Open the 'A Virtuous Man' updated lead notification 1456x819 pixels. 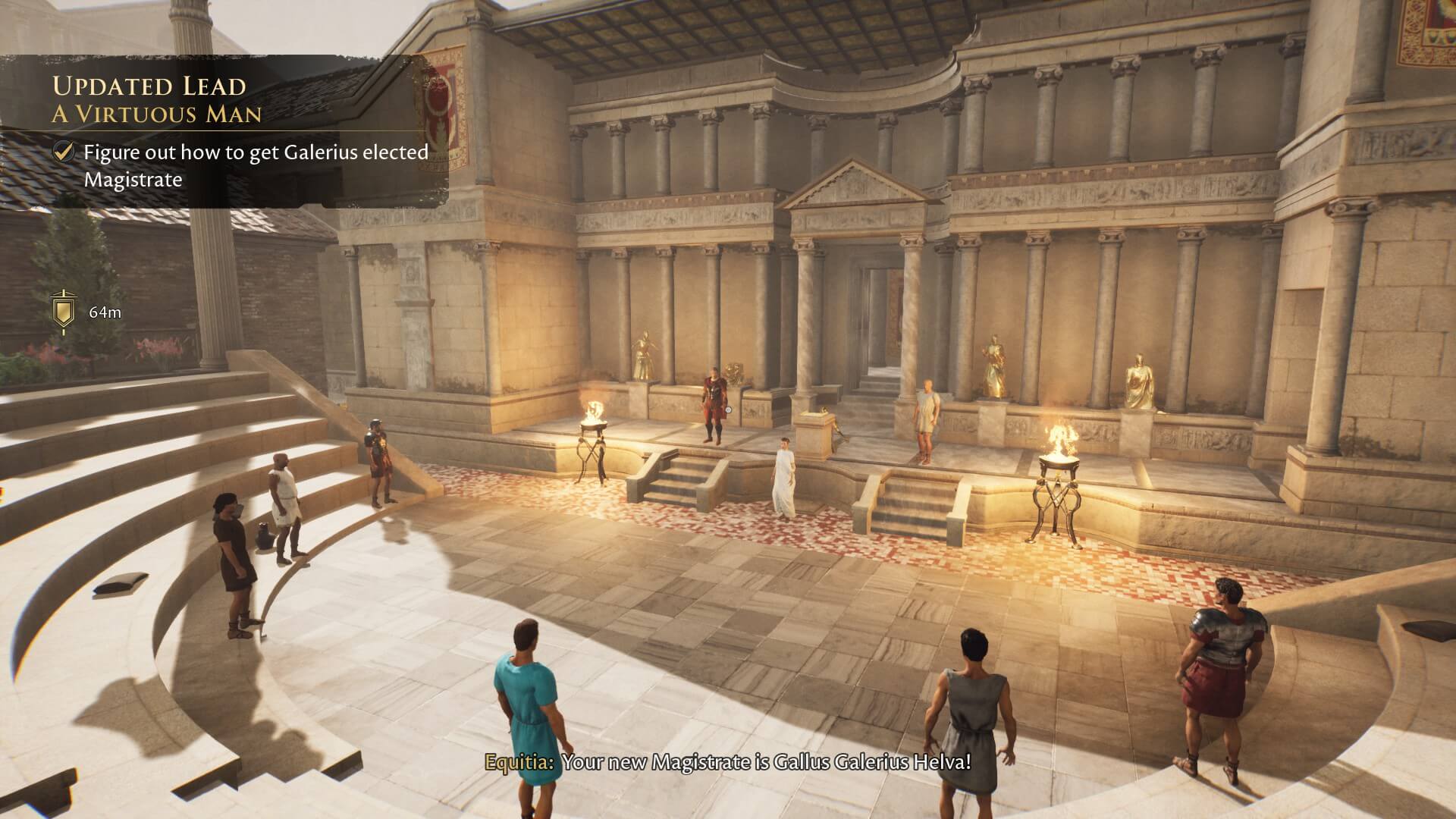click(157, 114)
